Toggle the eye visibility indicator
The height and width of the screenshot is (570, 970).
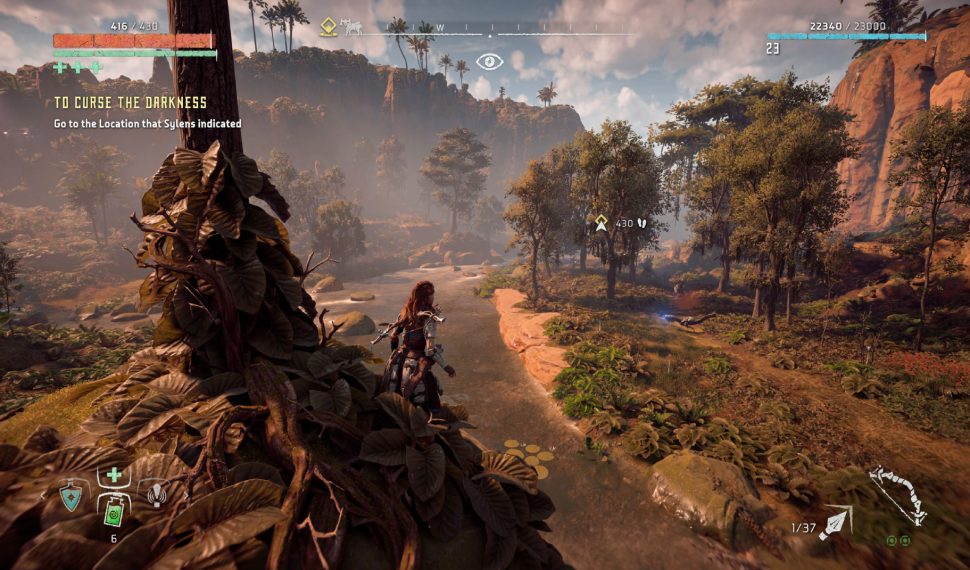click(x=489, y=62)
